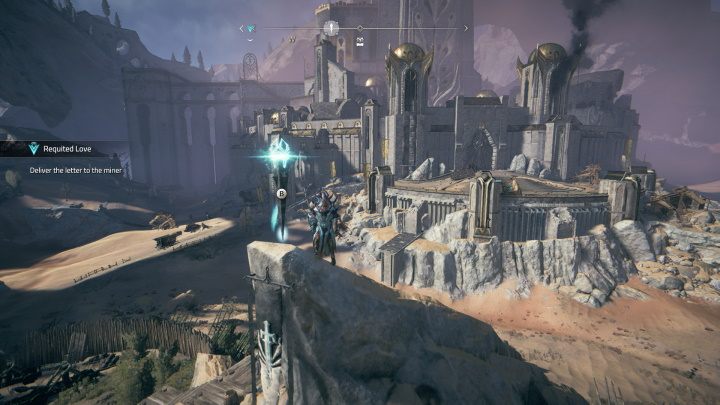This screenshot has width=720, height=405.
Task: Click the round landmark icon on the compass
Action: pyautogui.click(x=331, y=28)
